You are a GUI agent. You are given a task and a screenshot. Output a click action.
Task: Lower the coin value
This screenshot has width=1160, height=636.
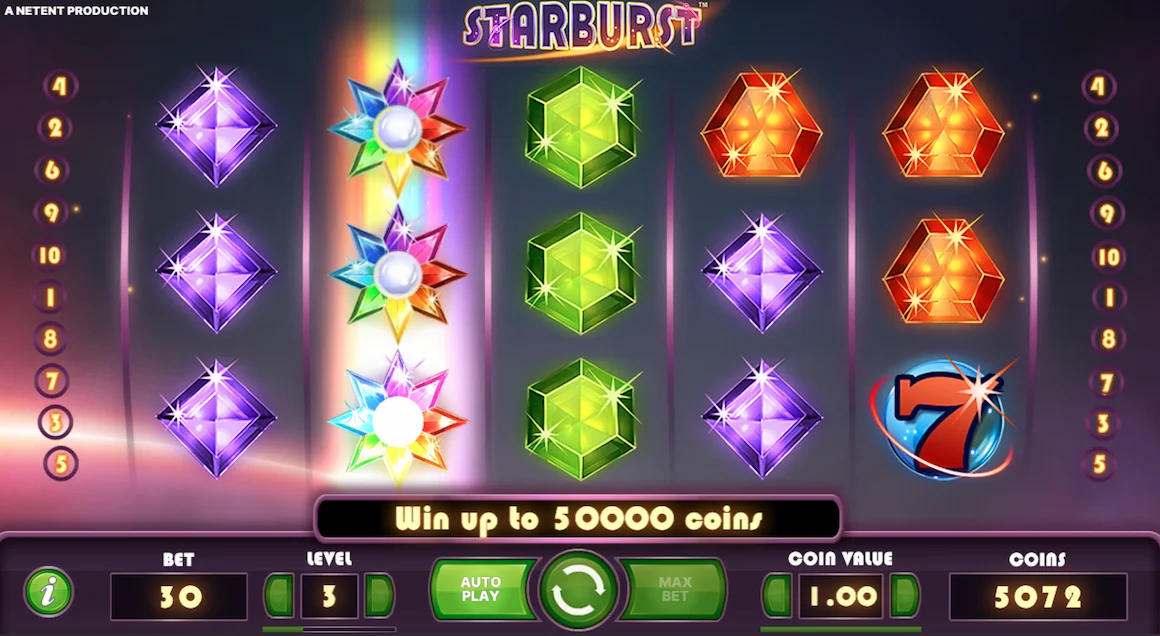pyautogui.click(x=777, y=596)
